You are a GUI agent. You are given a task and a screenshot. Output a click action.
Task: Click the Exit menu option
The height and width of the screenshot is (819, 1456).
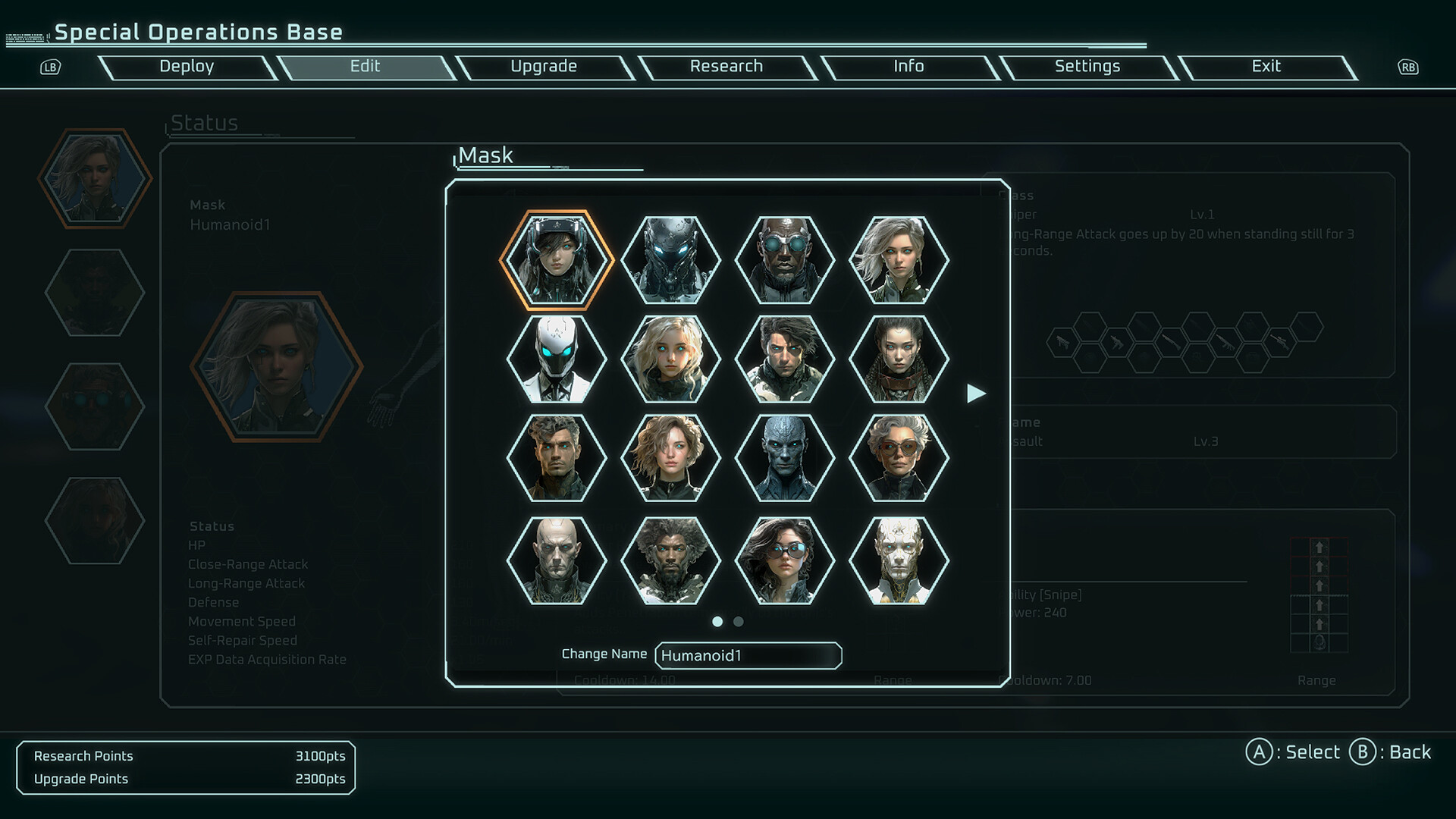[x=1265, y=67]
